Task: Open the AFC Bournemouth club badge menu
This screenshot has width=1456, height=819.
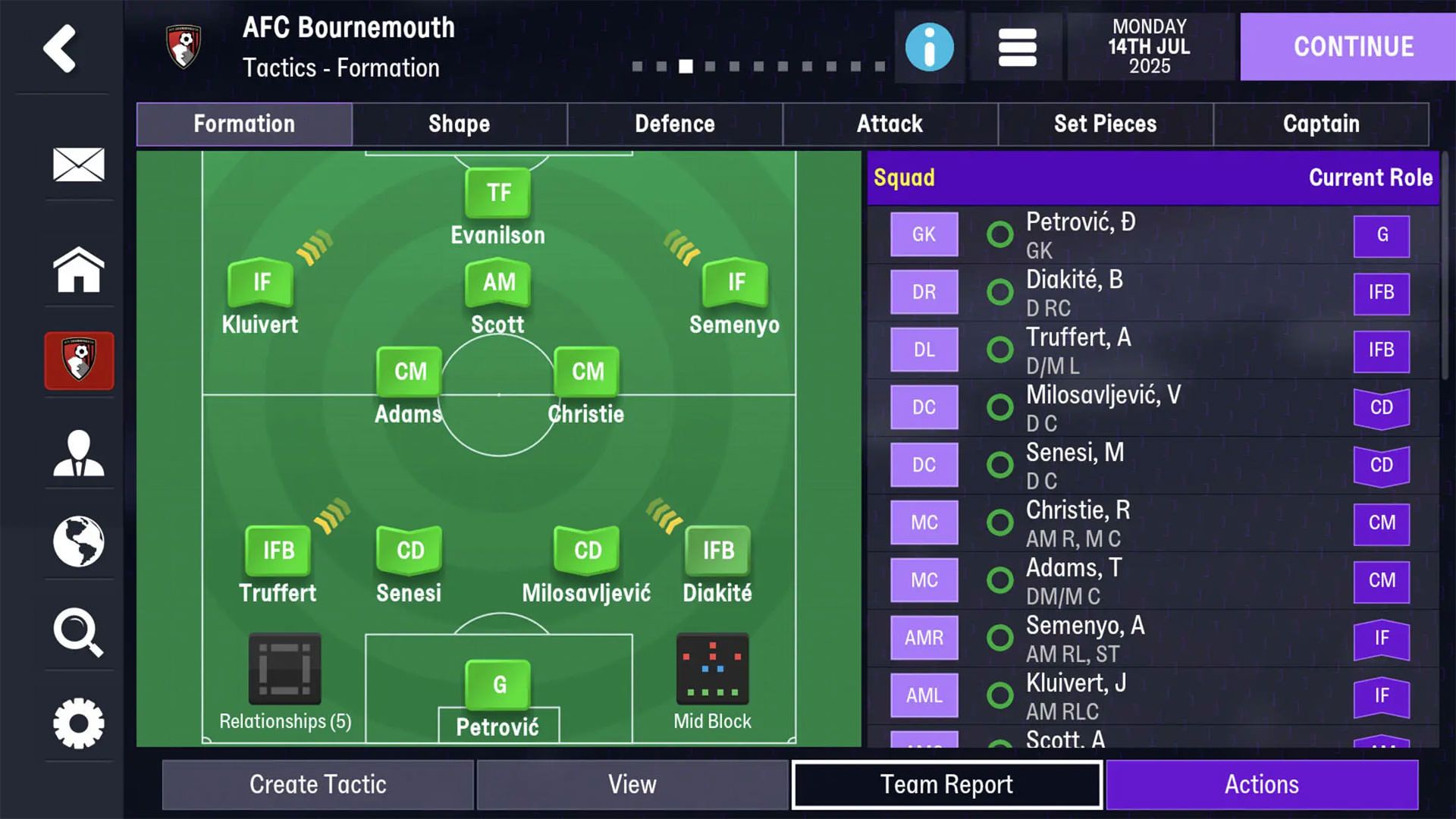Action: pos(79,362)
